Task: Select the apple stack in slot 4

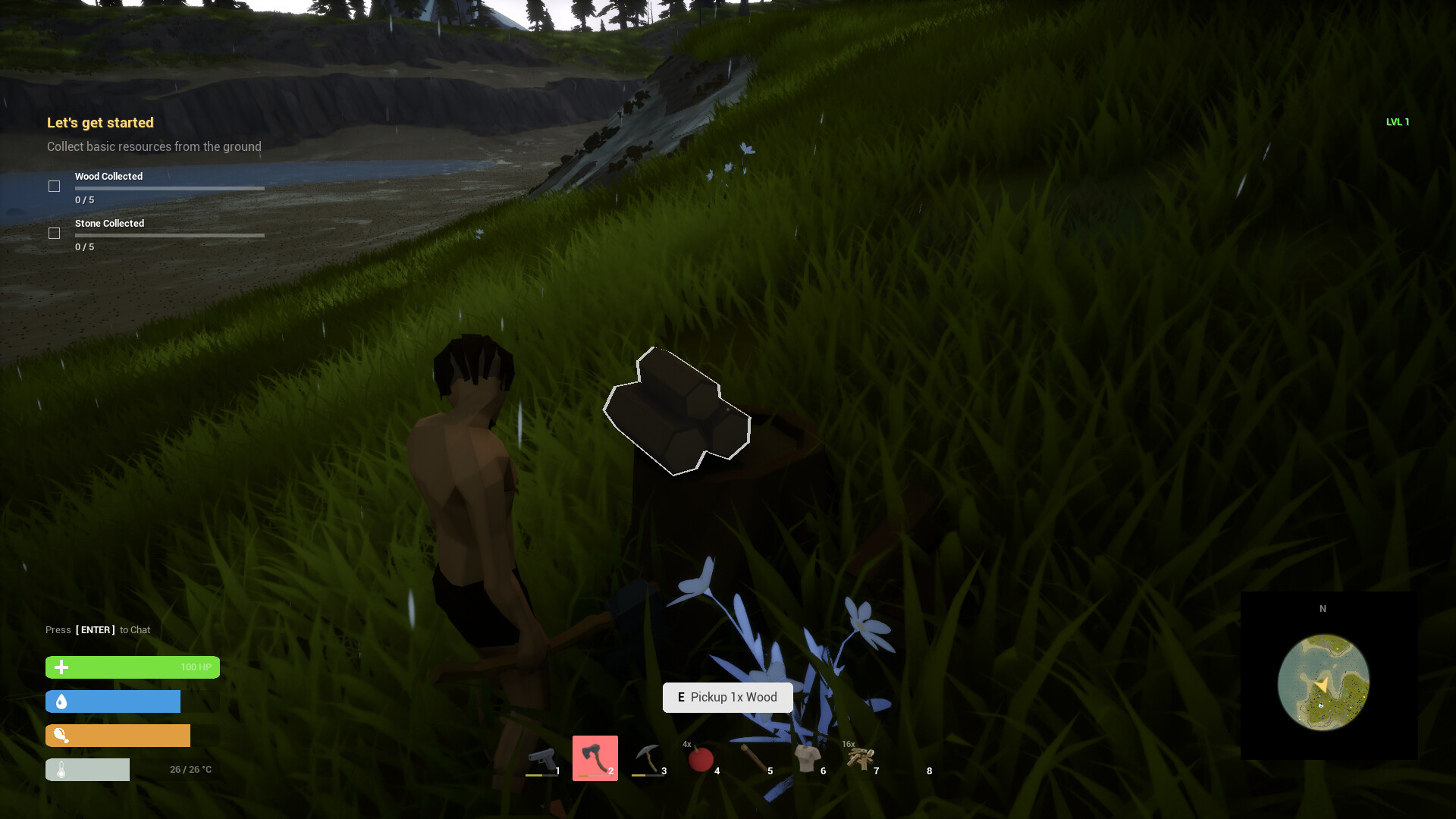Action: coord(702,757)
